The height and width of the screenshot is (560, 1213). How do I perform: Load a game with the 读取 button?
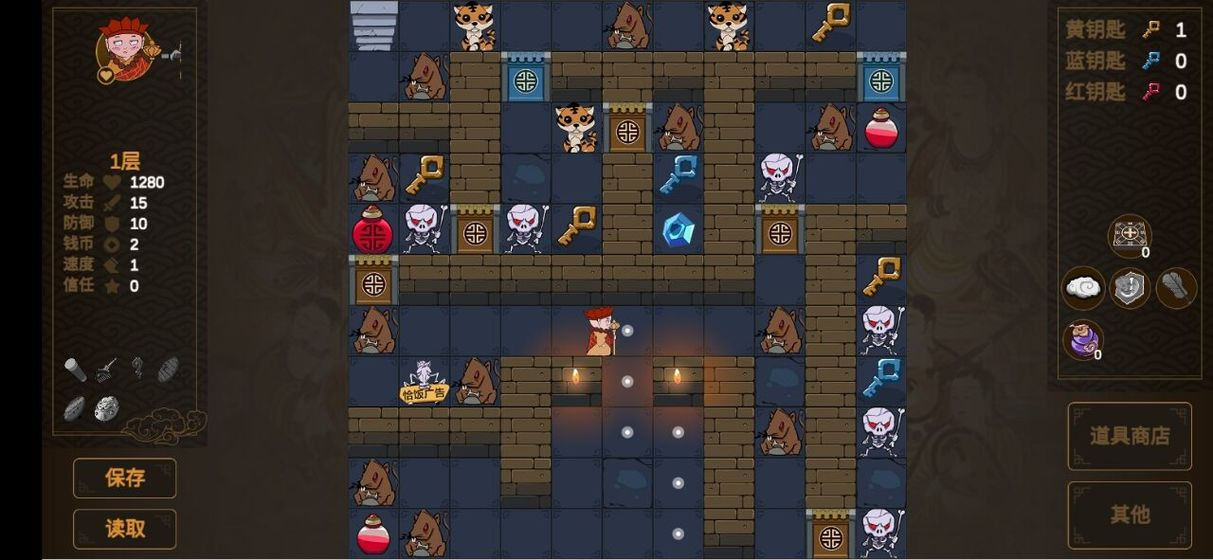pyautogui.click(x=125, y=529)
